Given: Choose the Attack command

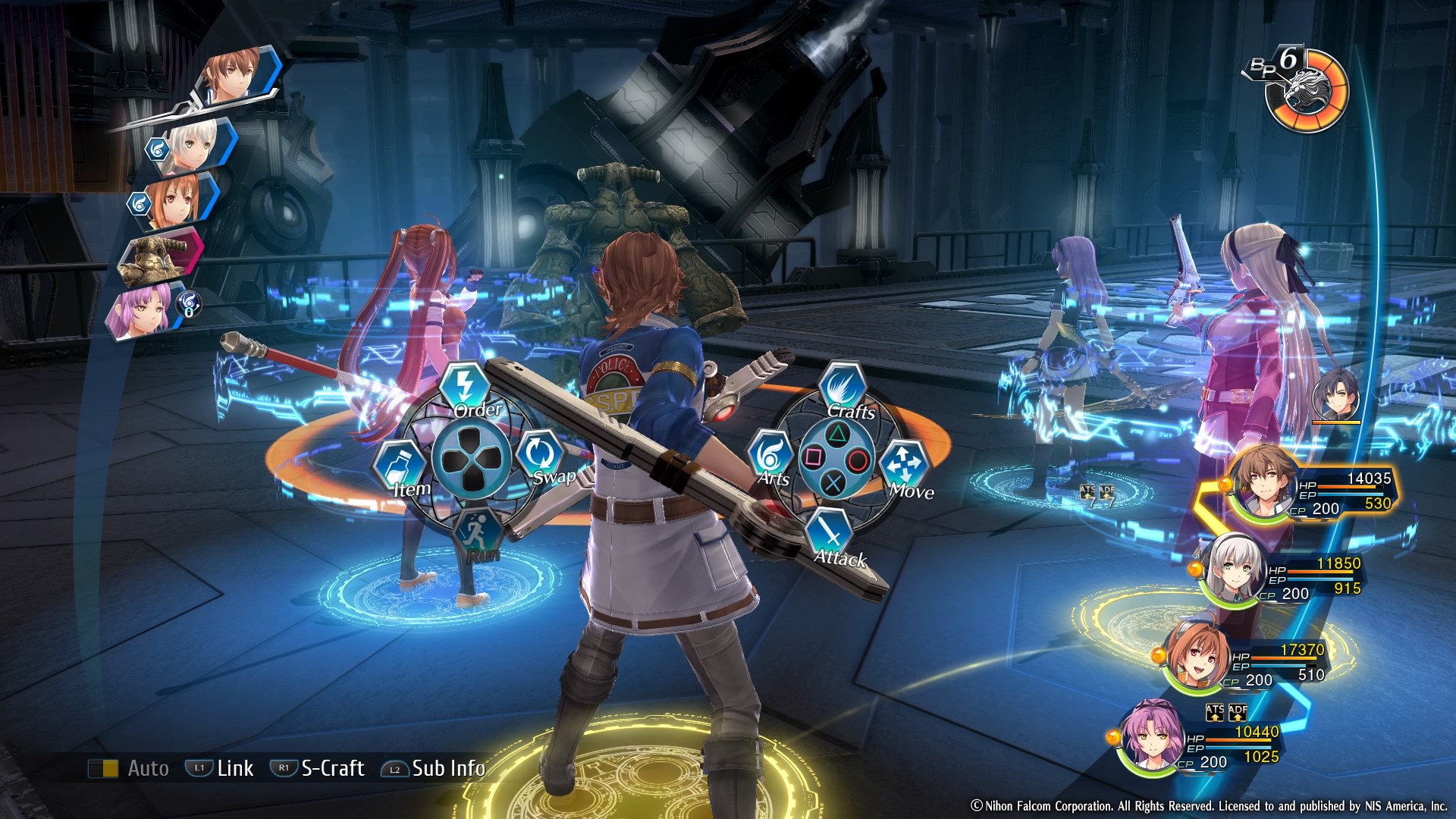Looking at the screenshot, I should click(831, 533).
